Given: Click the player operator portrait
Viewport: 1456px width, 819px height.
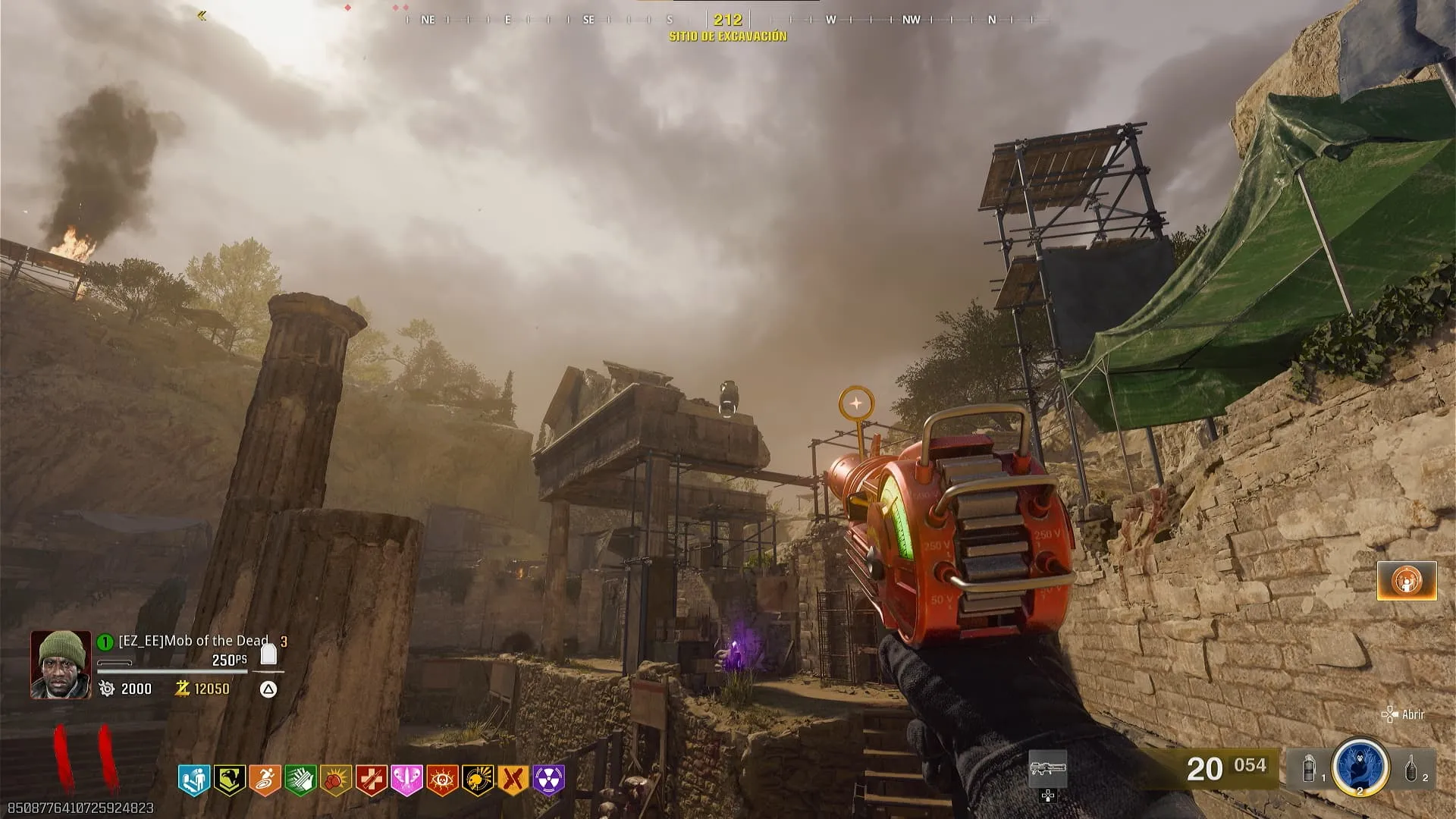Looking at the screenshot, I should (61, 664).
